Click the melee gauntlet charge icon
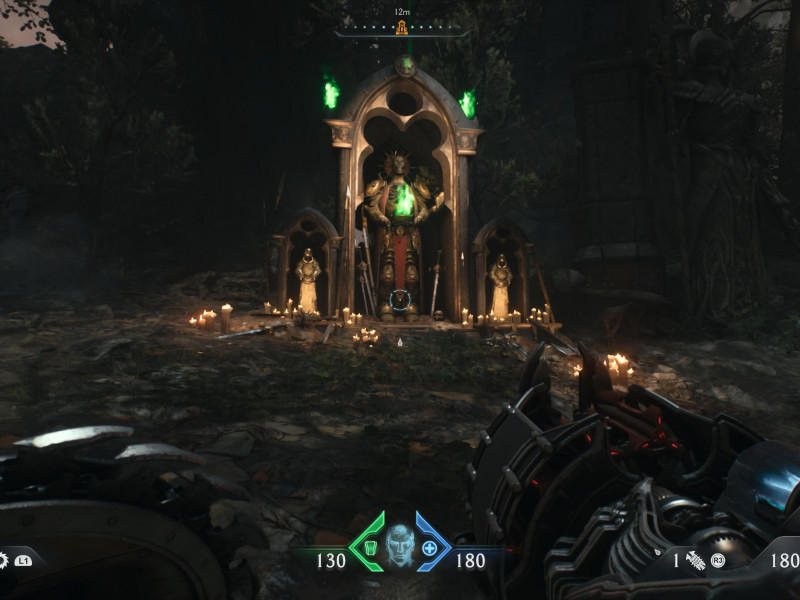Screen dimensions: 800x600 696,561
